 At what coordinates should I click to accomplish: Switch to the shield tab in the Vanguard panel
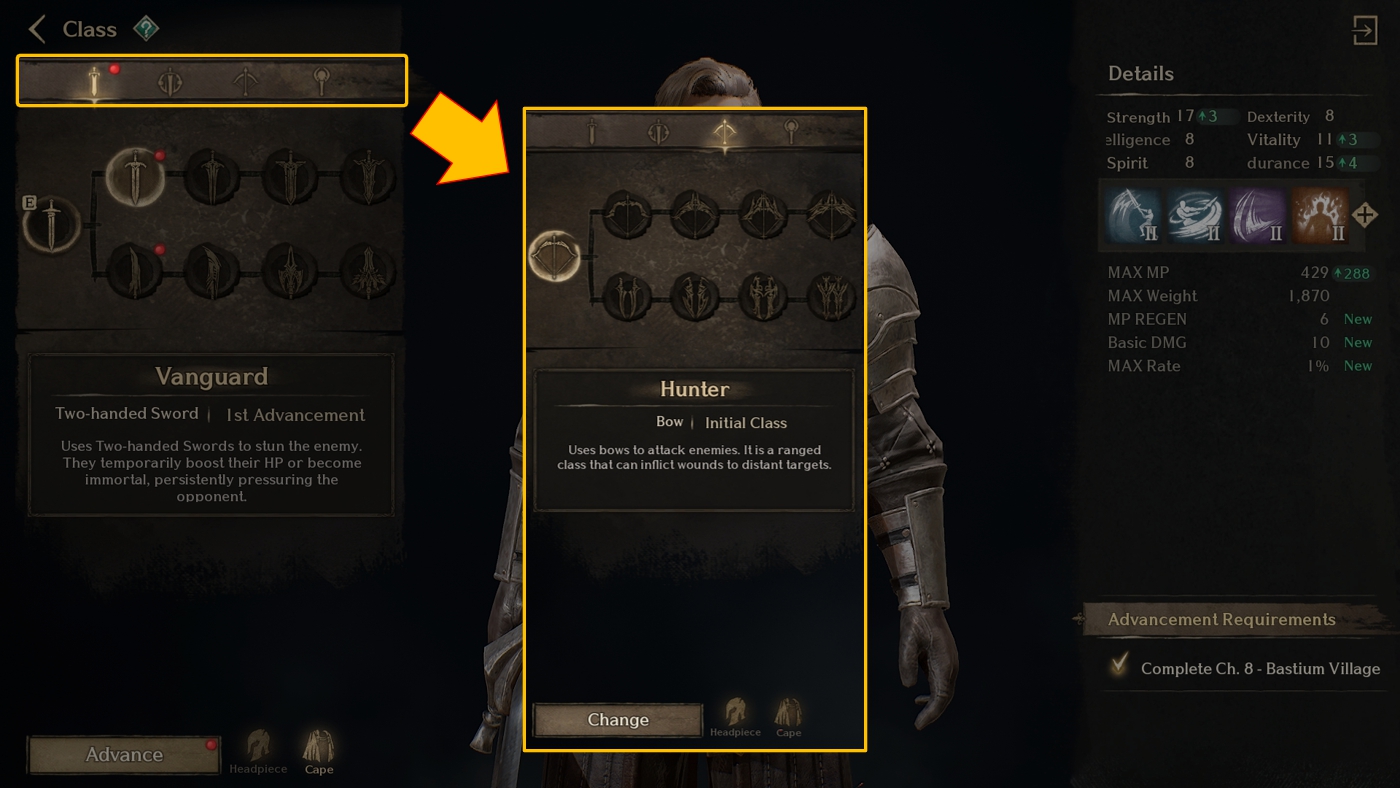coord(171,81)
